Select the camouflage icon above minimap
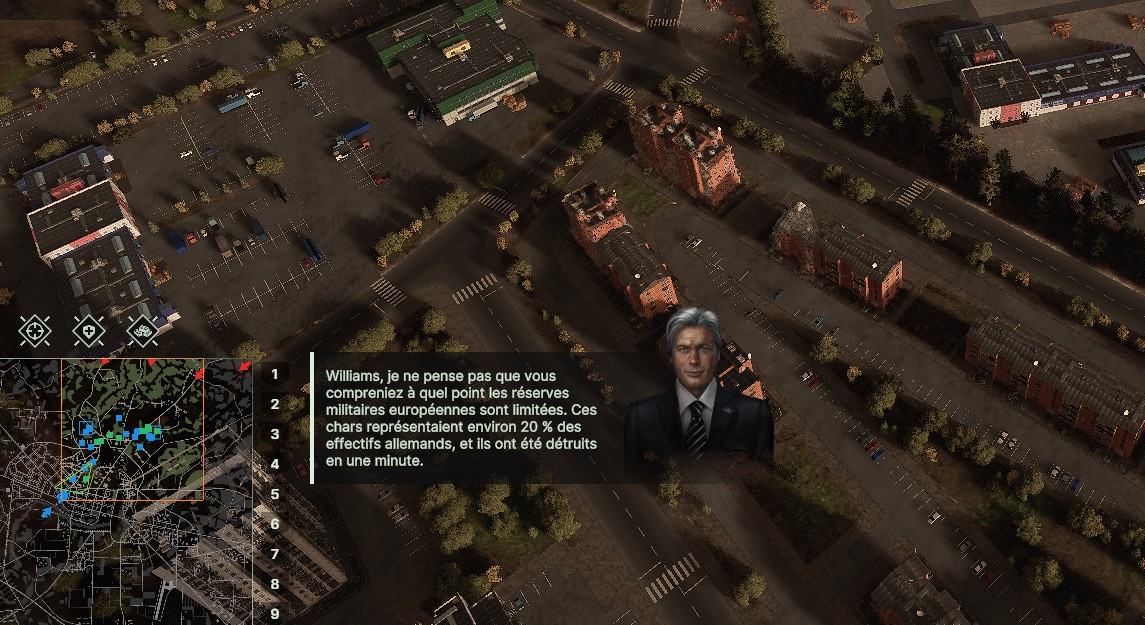1145x625 pixels. 144,329
